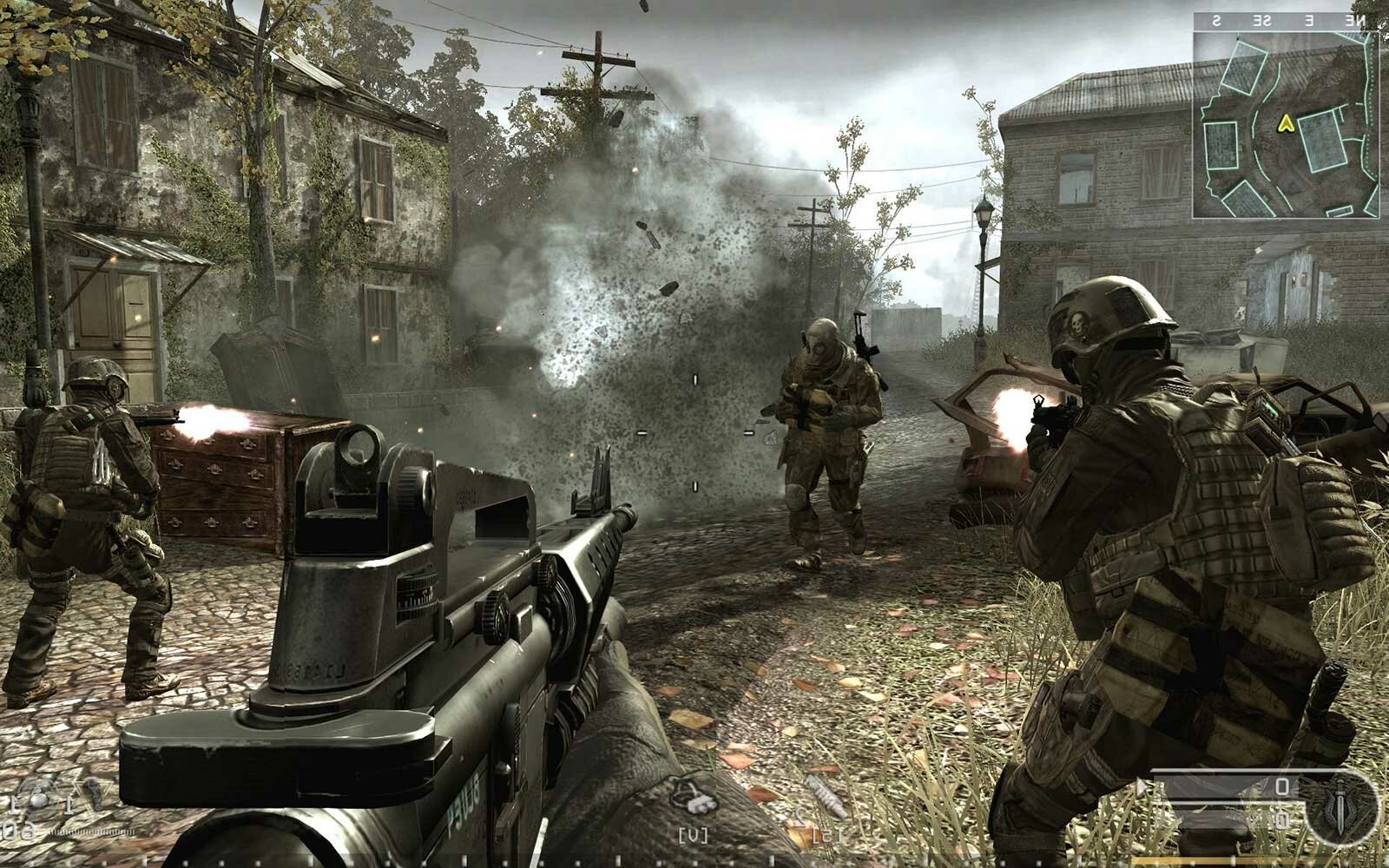
Task: Click the compass heading strip above minimap
Action: click(x=1285, y=20)
